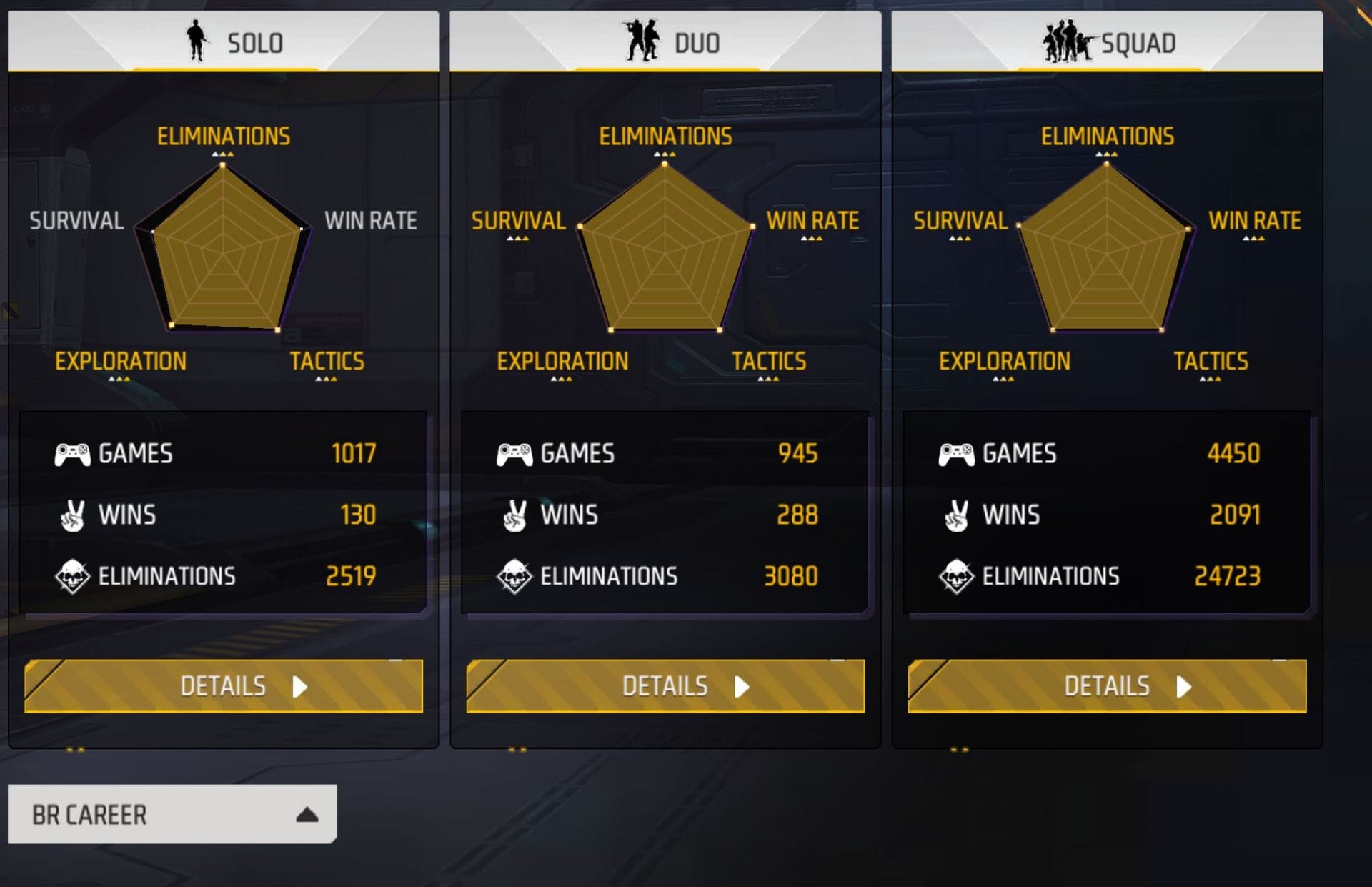This screenshot has width=1372, height=887.
Task: Open DETAILS for Squad statistics
Action: point(1106,685)
